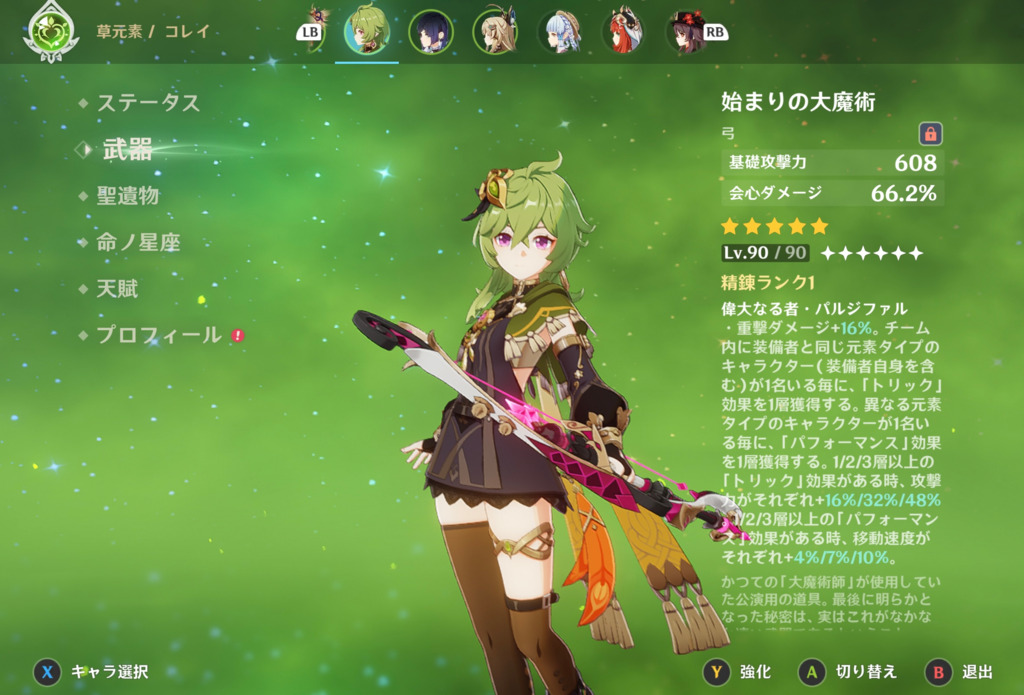This screenshot has height=695, width=1024.
Task: Switch to the dark-blue-haired character portrait
Action: tap(431, 31)
